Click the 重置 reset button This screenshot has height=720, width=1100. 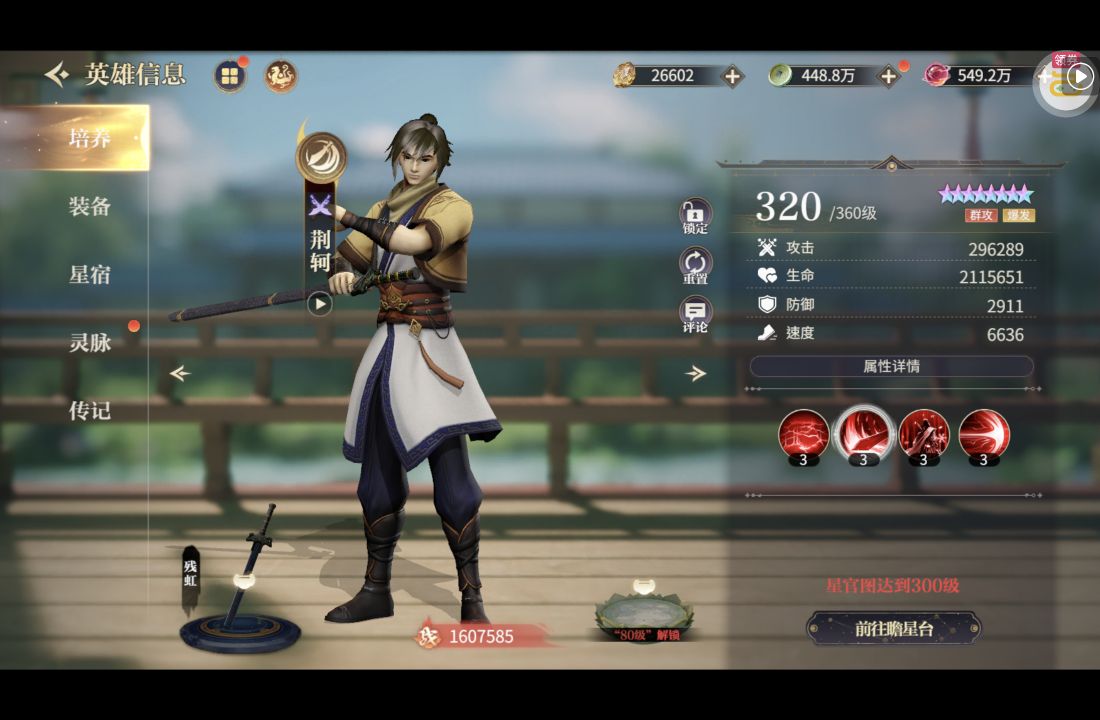[695, 266]
